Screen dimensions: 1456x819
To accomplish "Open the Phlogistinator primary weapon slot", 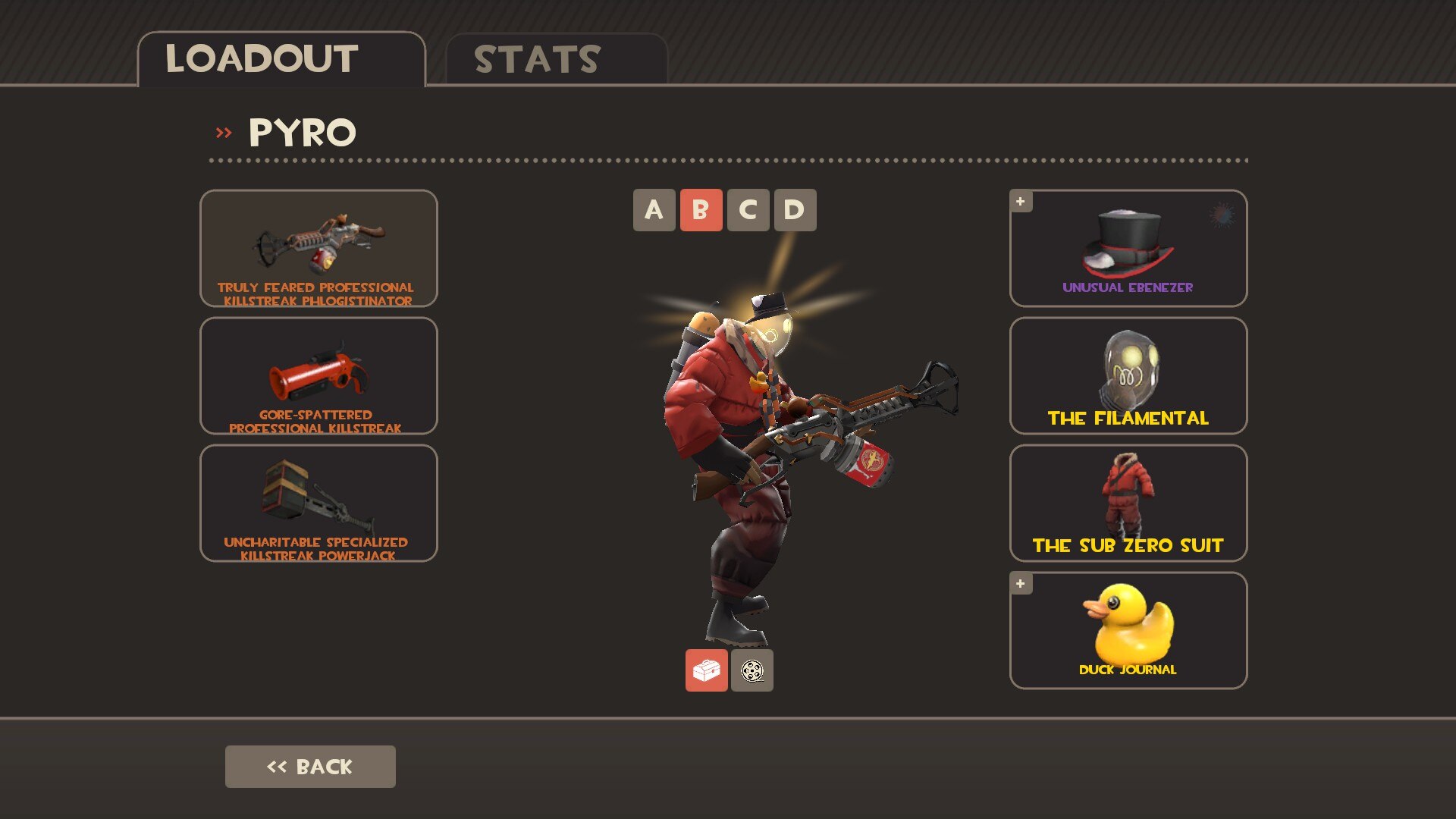I will point(318,248).
